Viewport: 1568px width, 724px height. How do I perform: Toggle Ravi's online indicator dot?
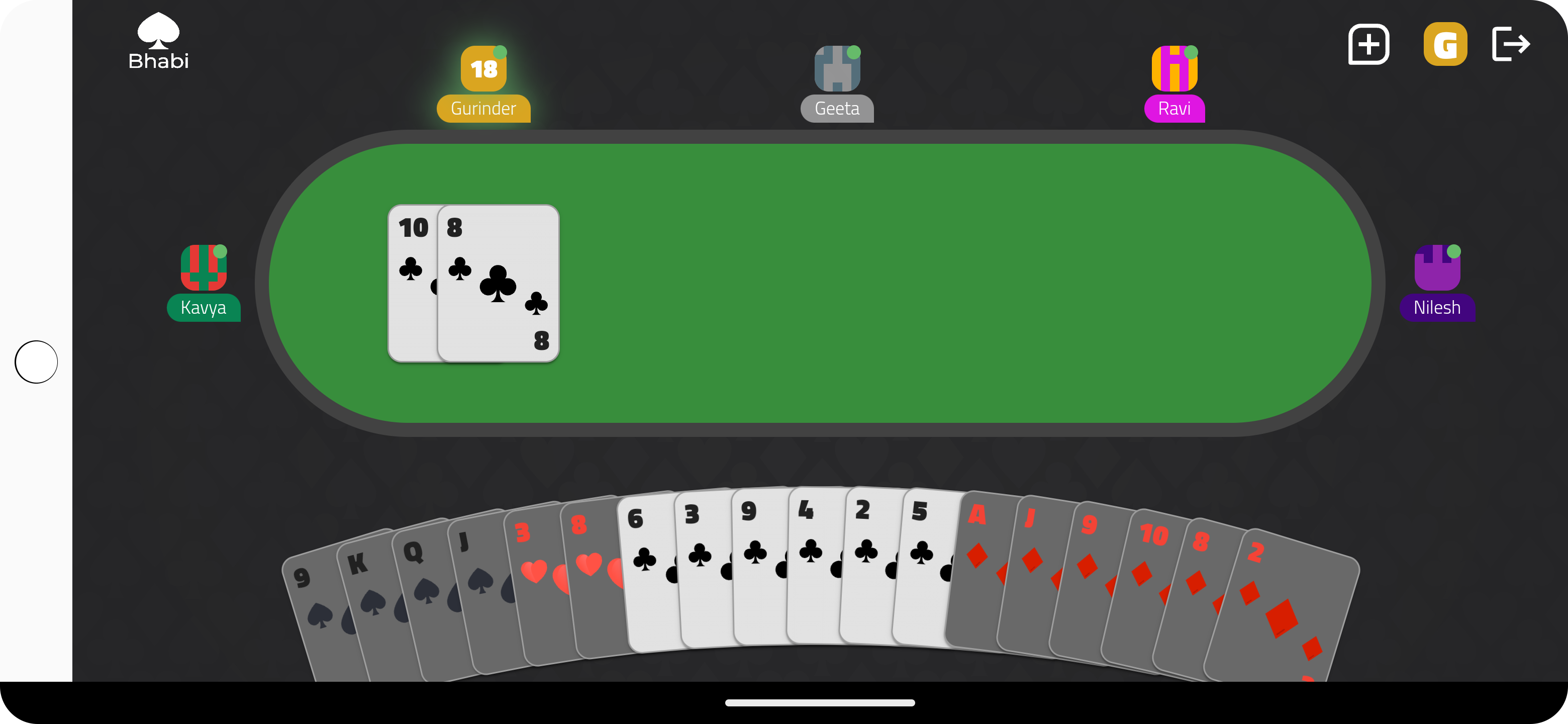(1192, 52)
